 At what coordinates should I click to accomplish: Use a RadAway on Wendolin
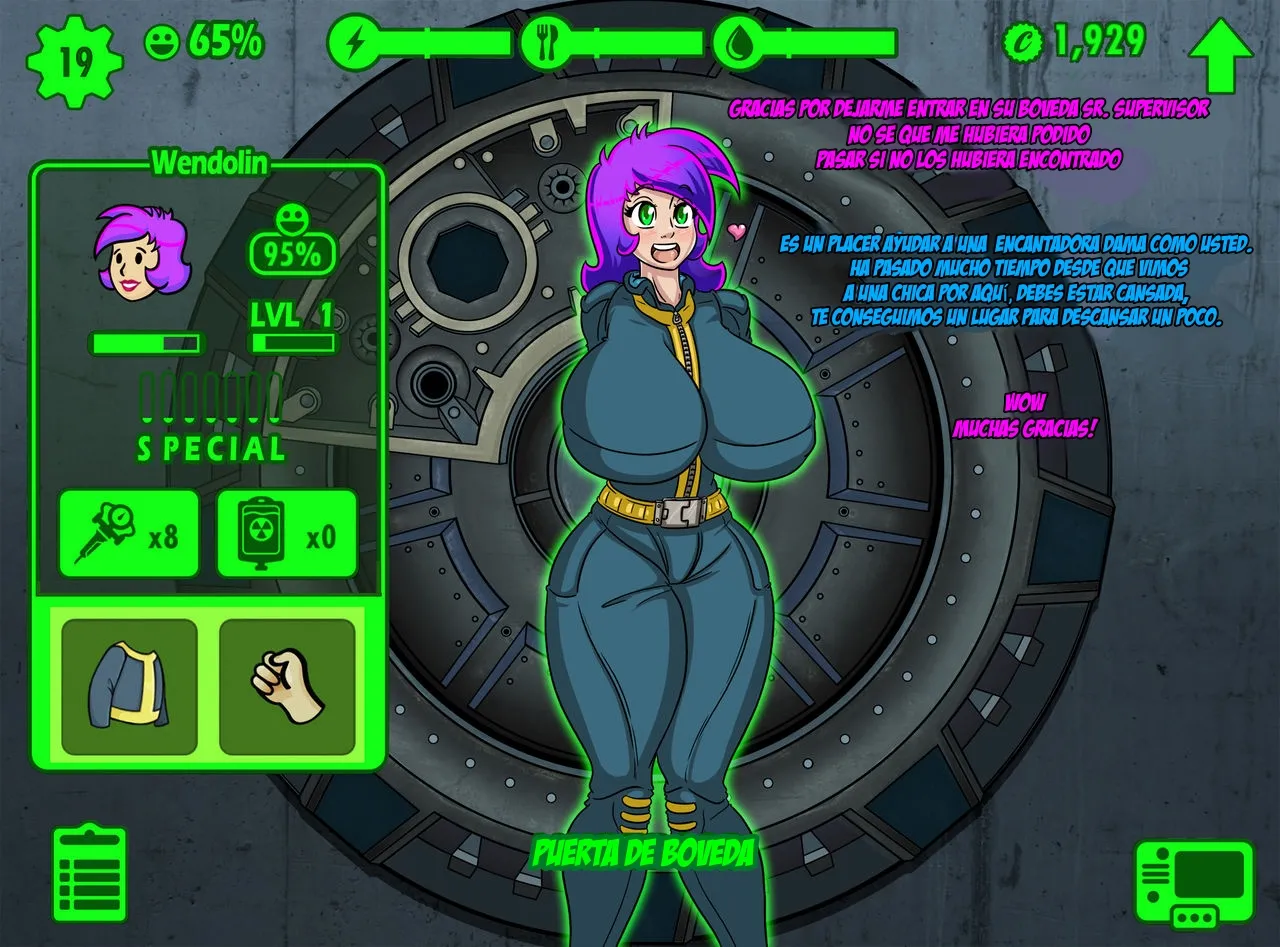click(x=287, y=534)
